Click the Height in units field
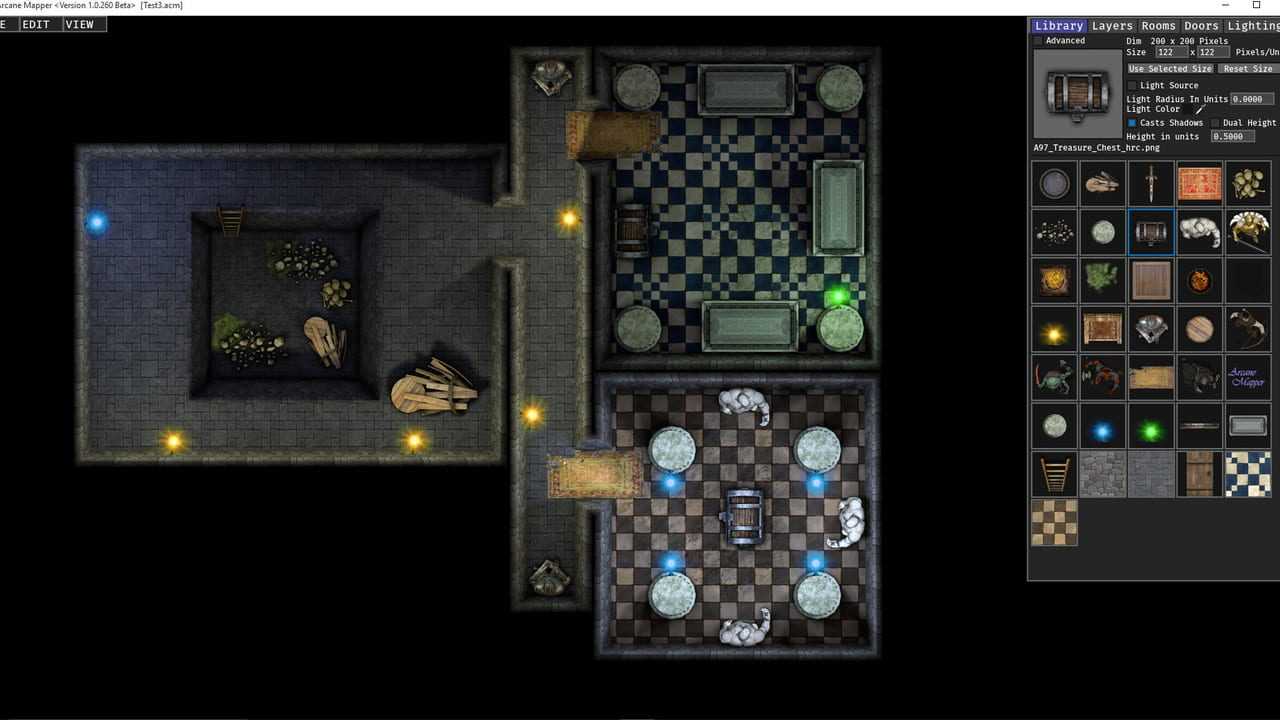1280x720 pixels. 1233,136
